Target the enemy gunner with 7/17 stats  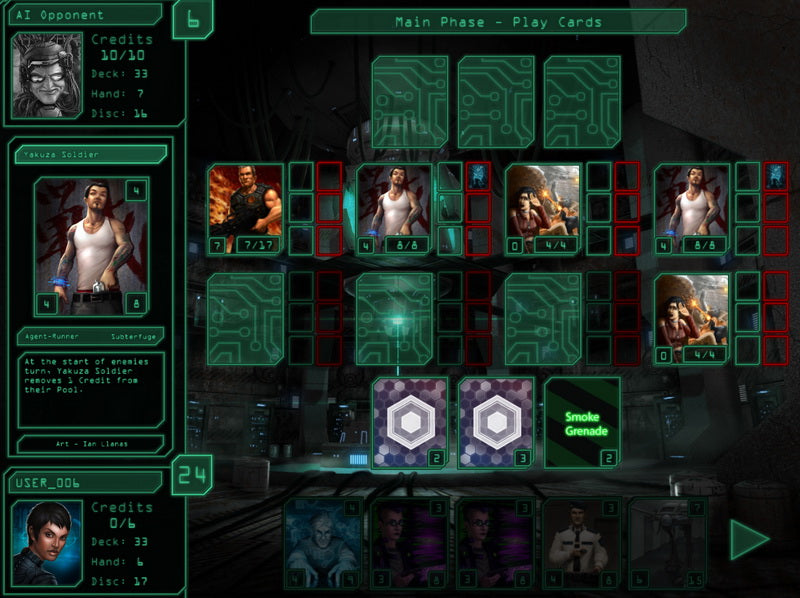click(245, 210)
